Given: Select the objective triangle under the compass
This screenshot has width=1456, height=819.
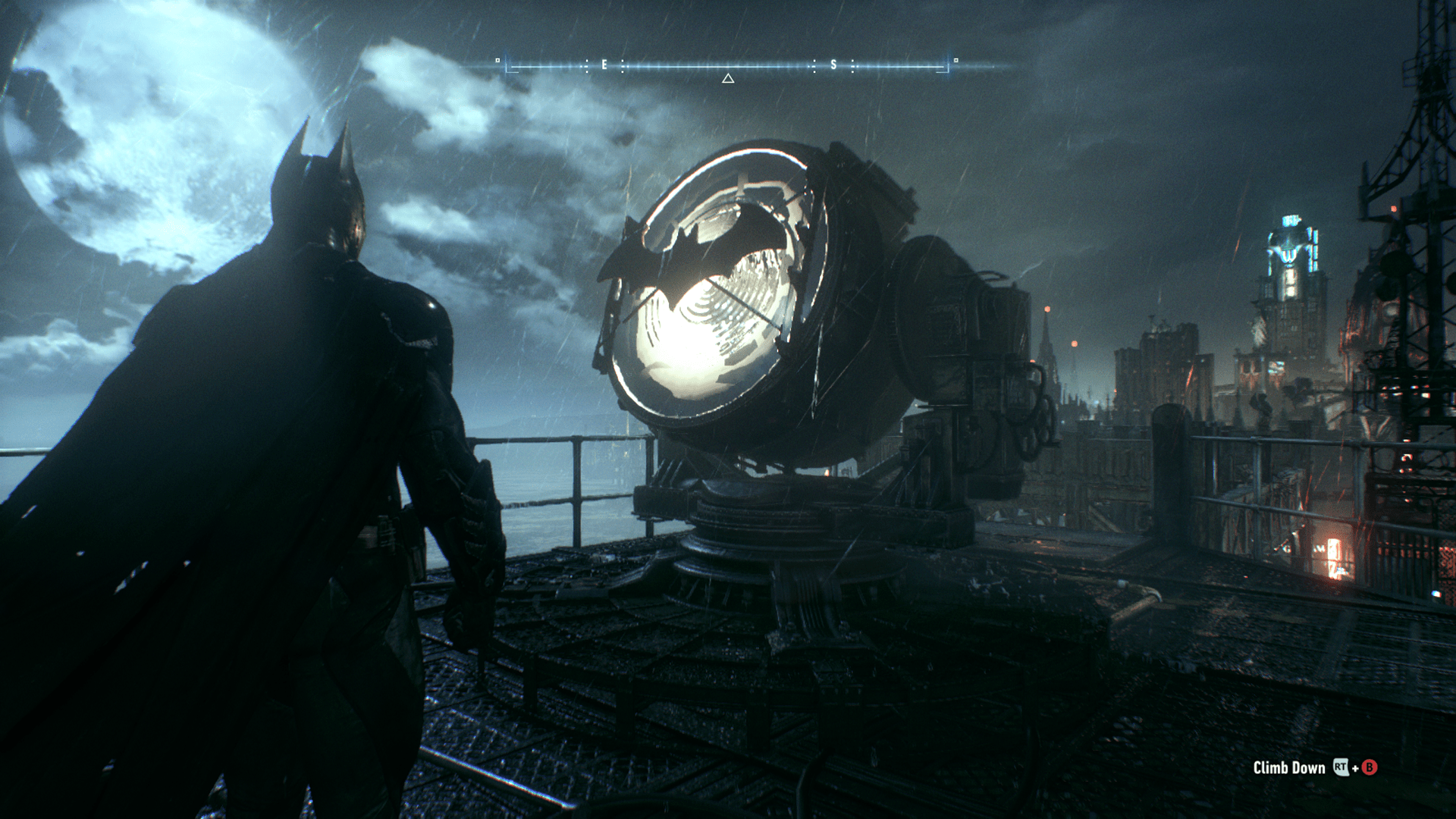Looking at the screenshot, I should [728, 78].
